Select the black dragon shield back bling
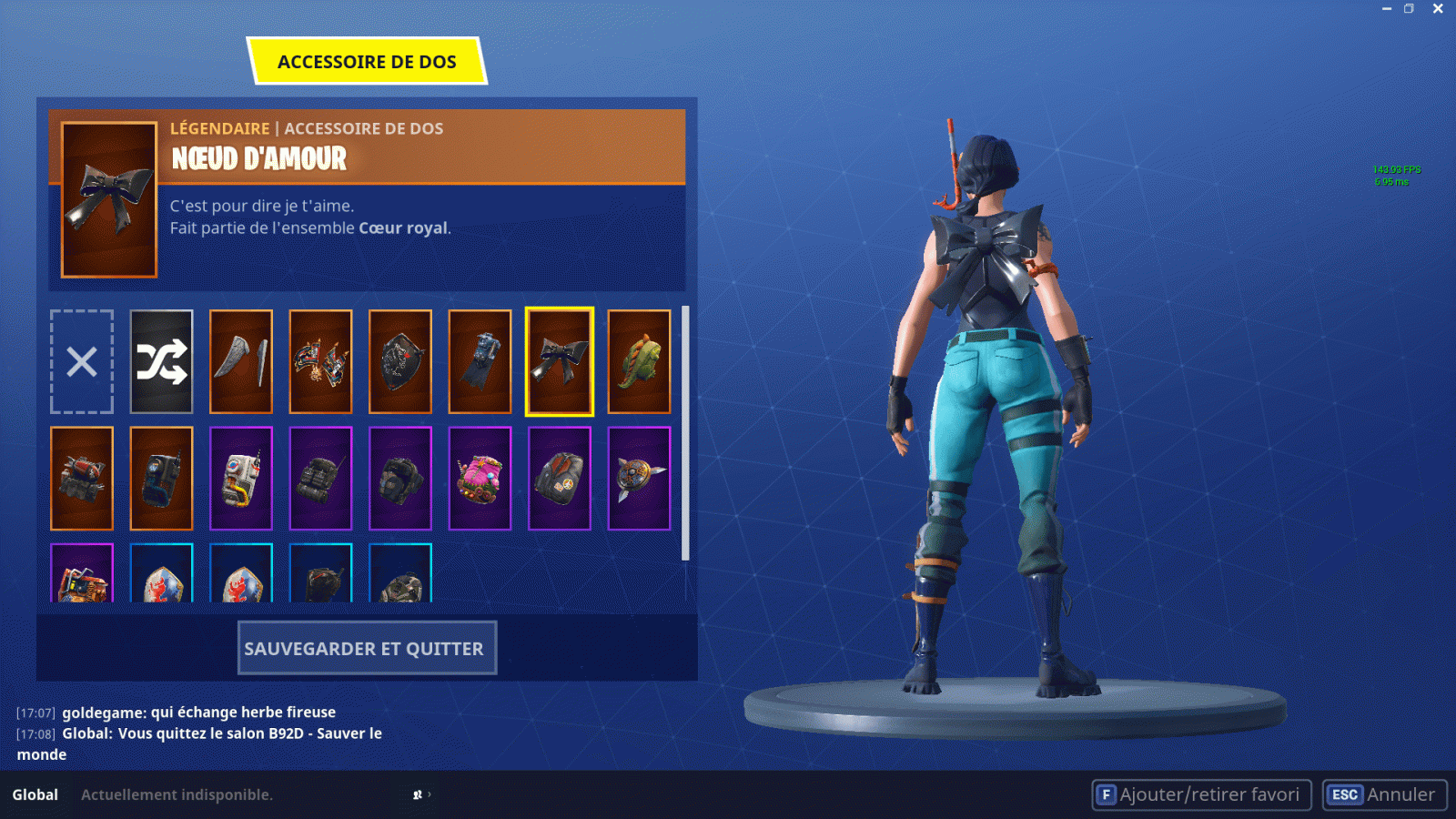Image resolution: width=1456 pixels, height=819 pixels. click(400, 361)
